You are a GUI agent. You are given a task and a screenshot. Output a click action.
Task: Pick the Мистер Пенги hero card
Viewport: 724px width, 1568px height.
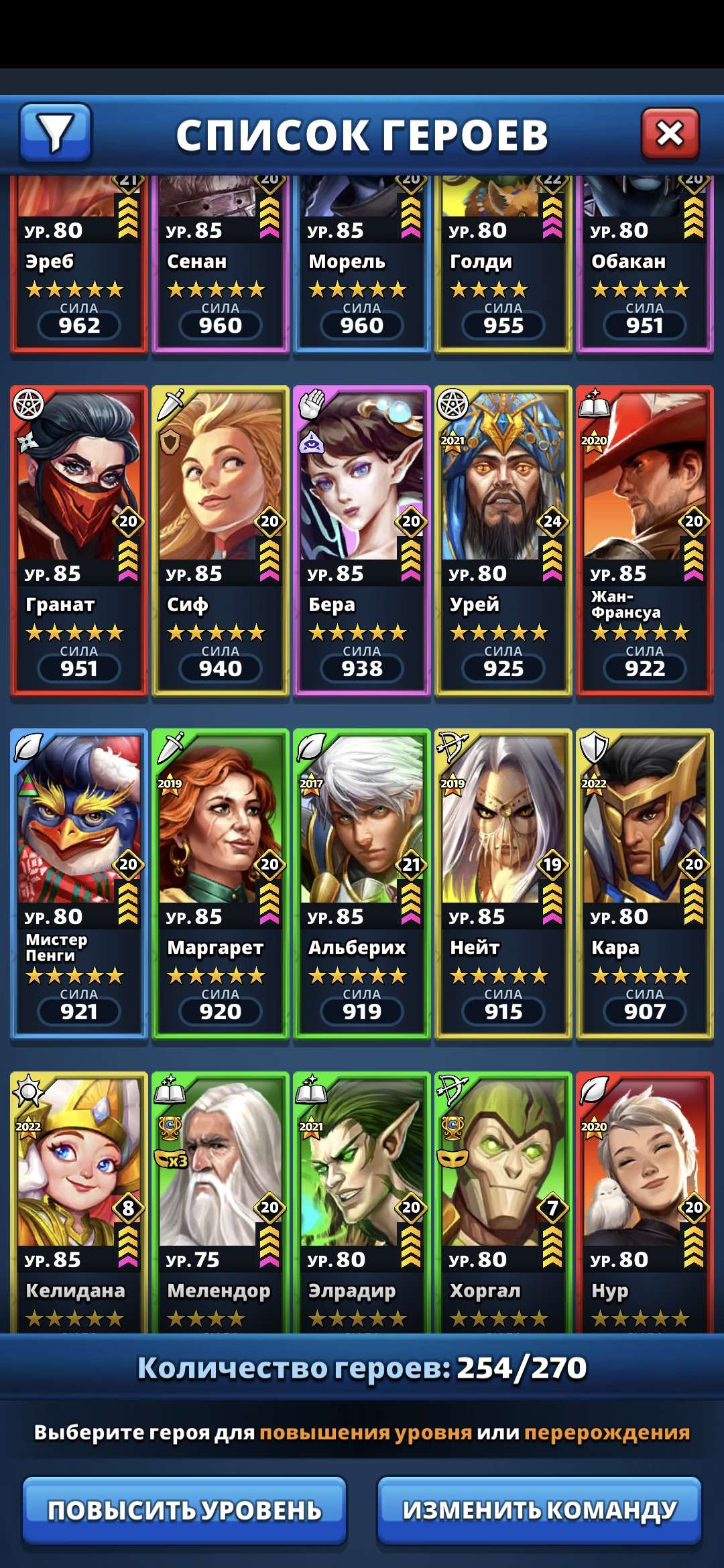coord(79,883)
